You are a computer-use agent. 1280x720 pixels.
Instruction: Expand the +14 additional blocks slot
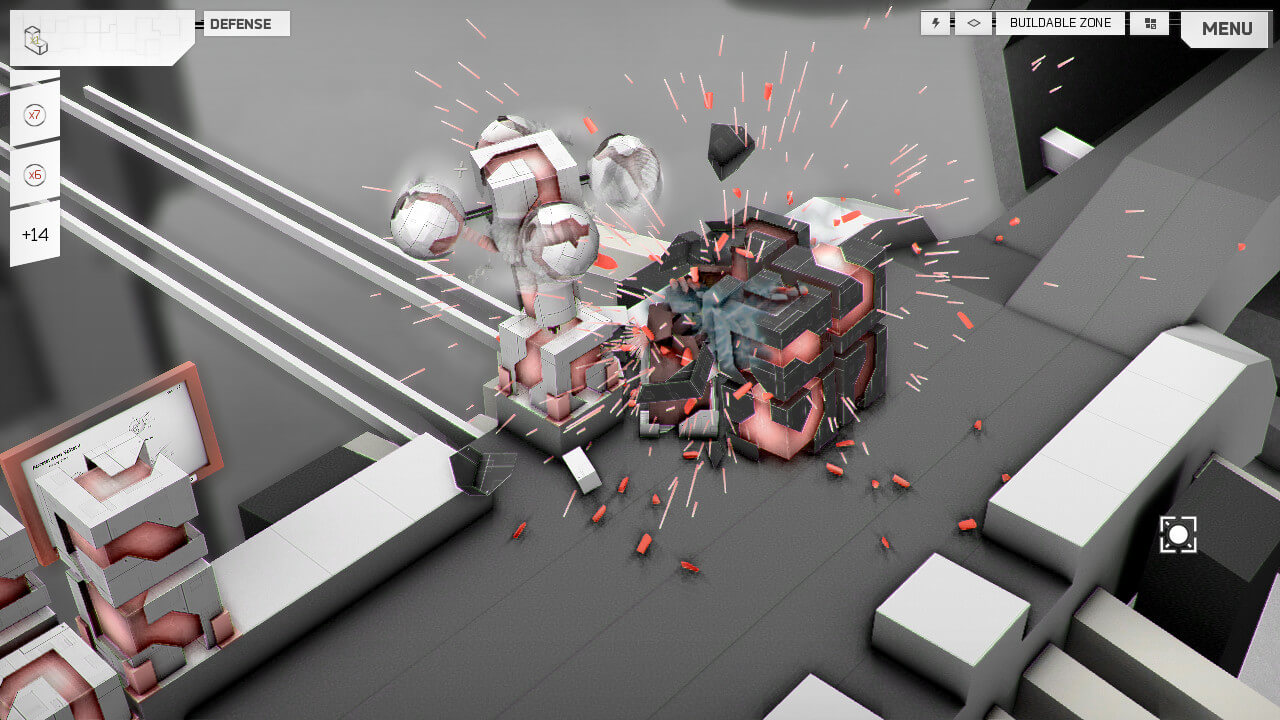click(x=35, y=235)
